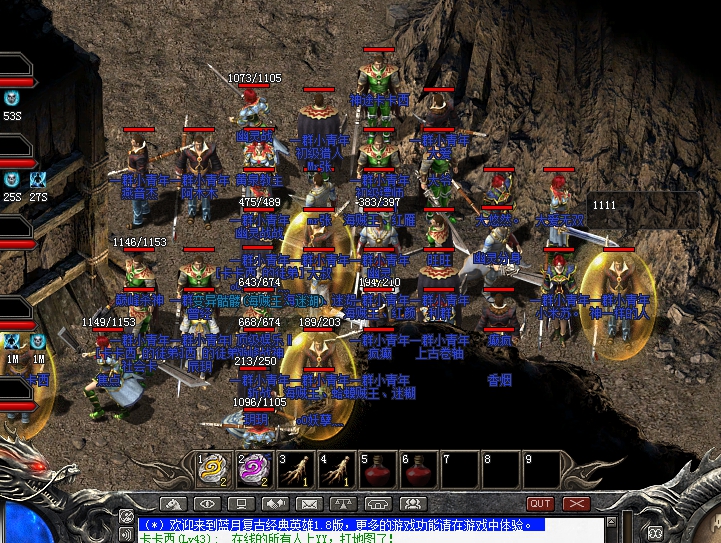Click the balance scales toolbar button
The height and width of the screenshot is (543, 721).
342,504
